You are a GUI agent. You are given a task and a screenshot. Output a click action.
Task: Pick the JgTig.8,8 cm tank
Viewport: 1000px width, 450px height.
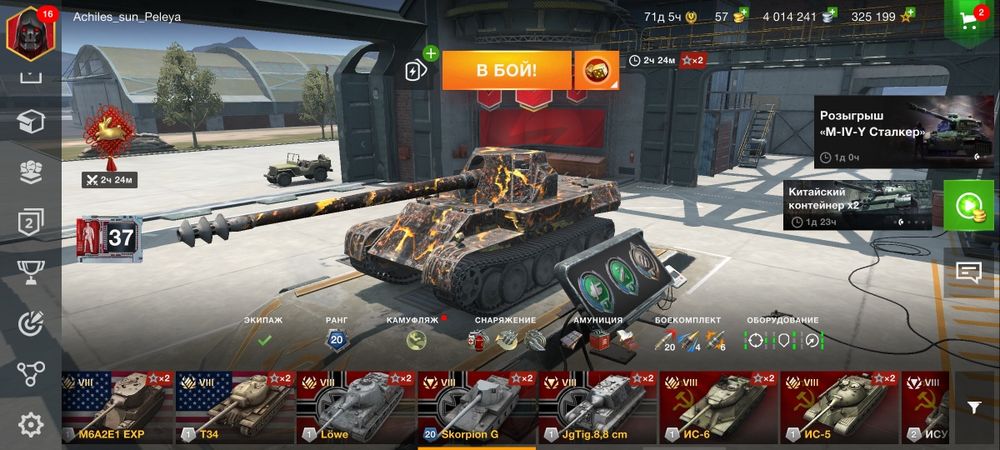tap(596, 407)
